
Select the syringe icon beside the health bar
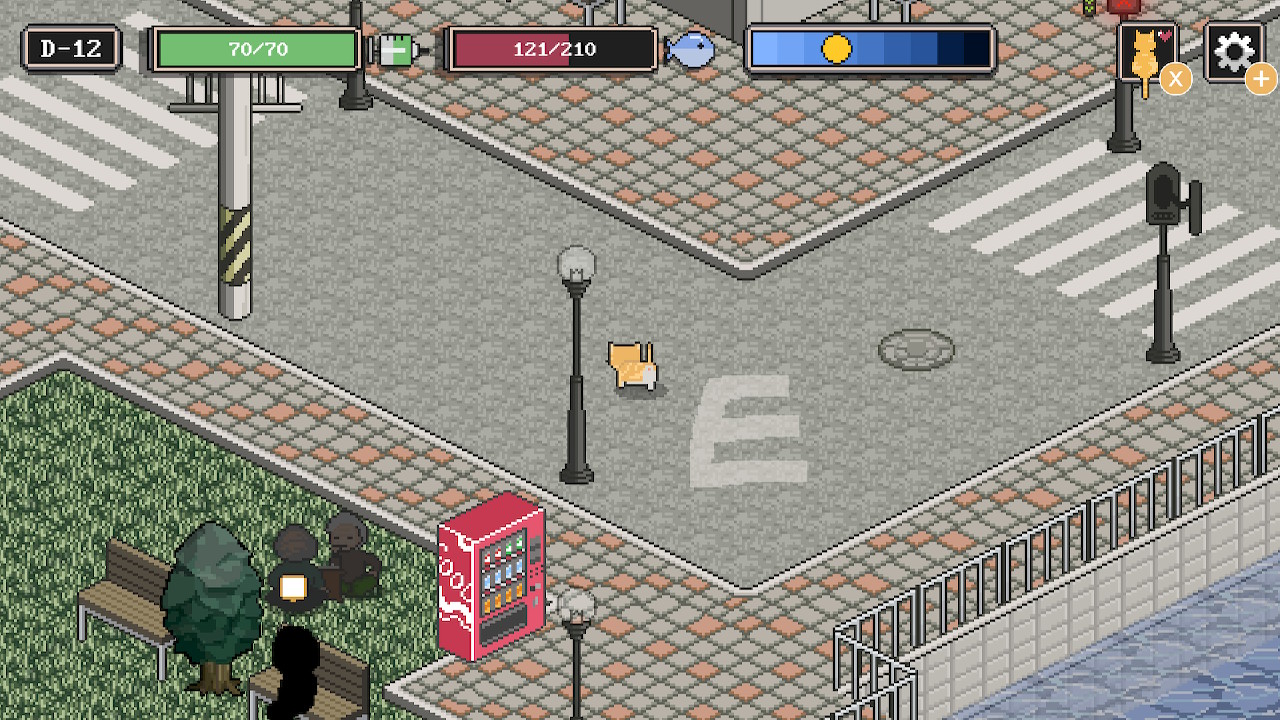click(398, 50)
